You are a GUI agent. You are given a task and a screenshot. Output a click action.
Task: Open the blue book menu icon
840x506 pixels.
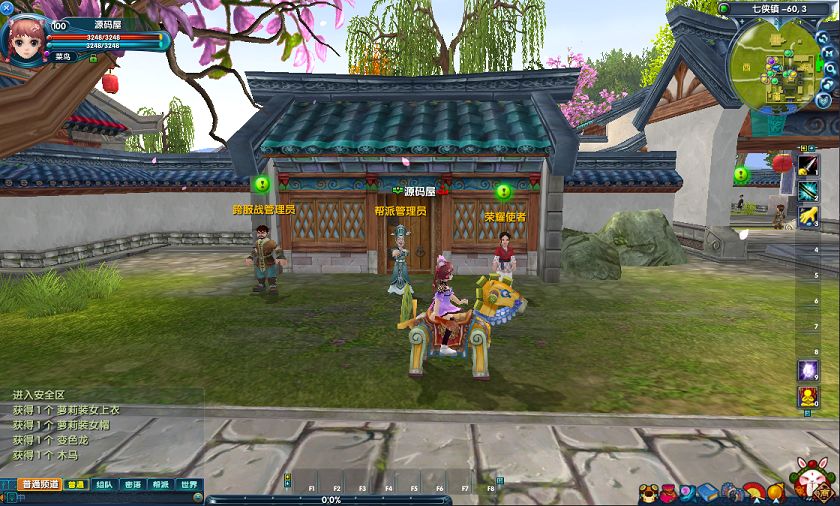coord(708,492)
